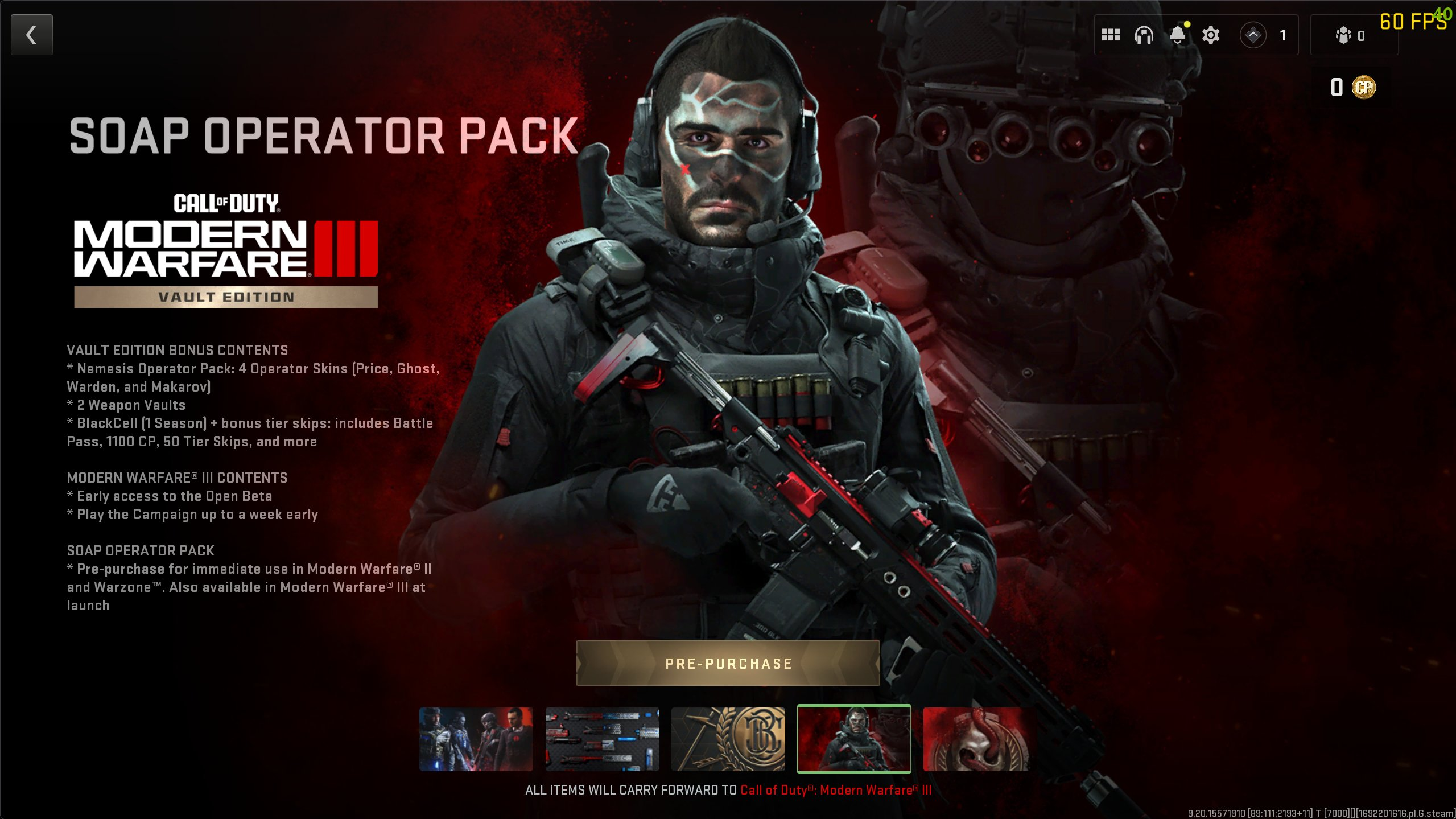Click the Pre-Purchase button
The height and width of the screenshot is (819, 1456).
[x=728, y=663]
